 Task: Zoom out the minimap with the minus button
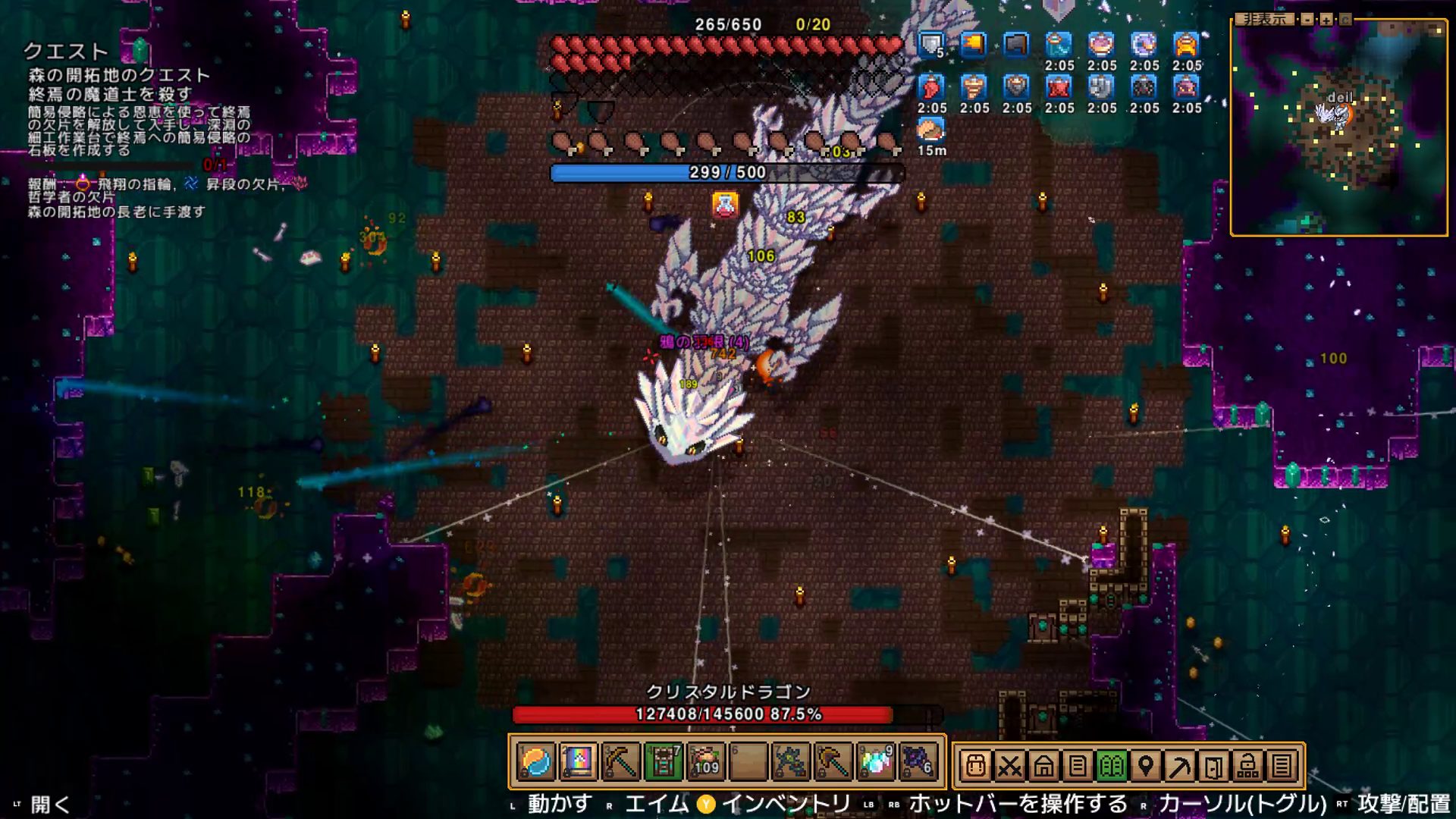(1307, 20)
